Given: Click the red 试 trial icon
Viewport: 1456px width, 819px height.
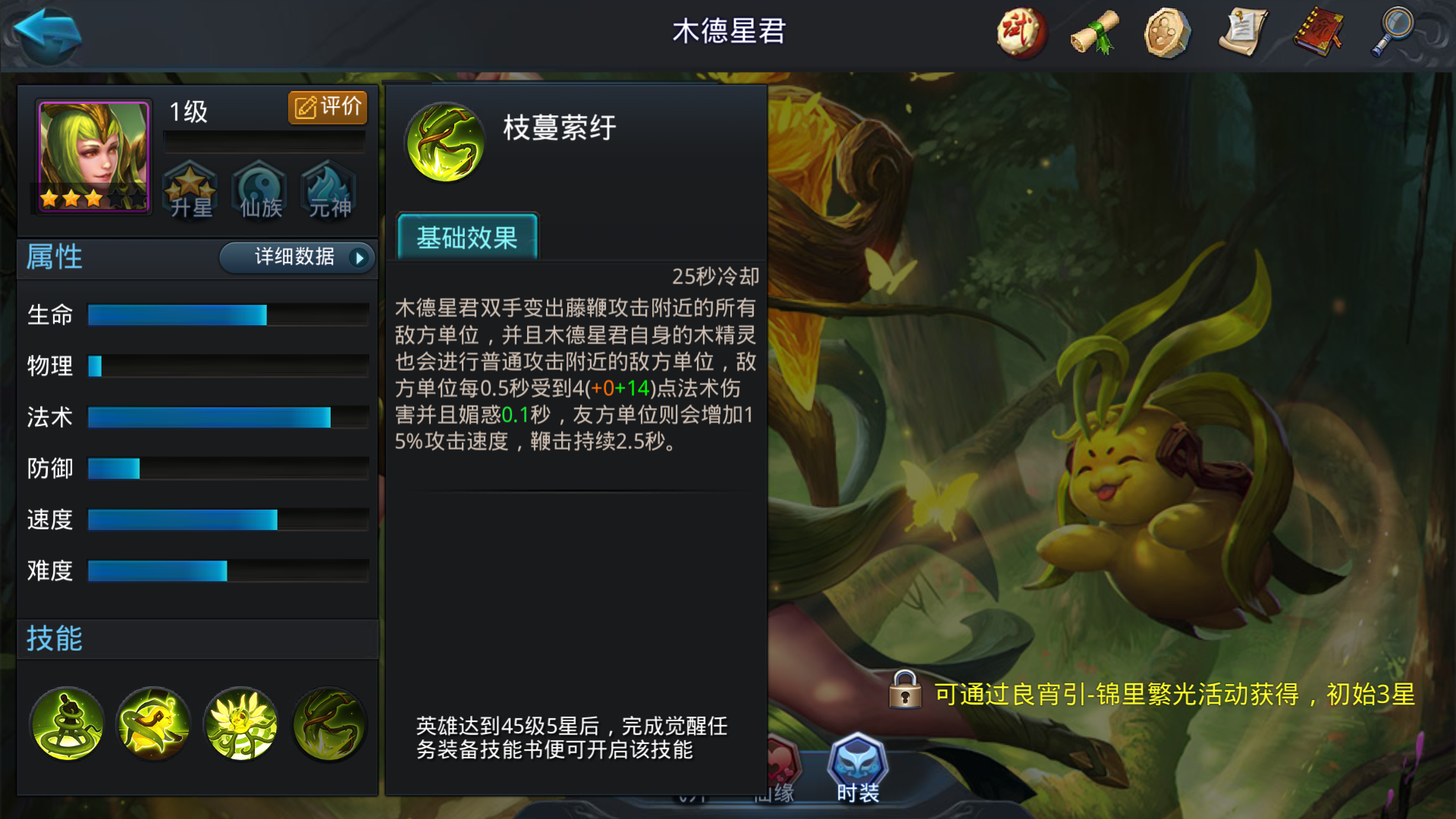Looking at the screenshot, I should point(1021,30).
